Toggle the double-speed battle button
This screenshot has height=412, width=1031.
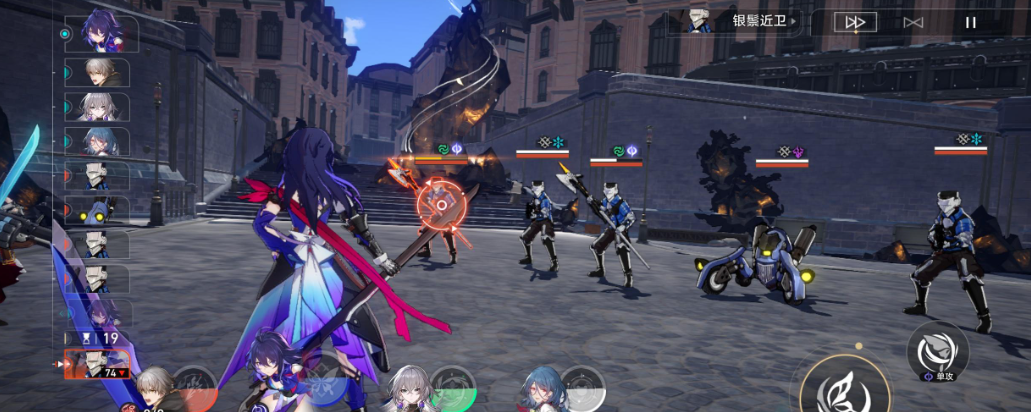[x=855, y=22]
